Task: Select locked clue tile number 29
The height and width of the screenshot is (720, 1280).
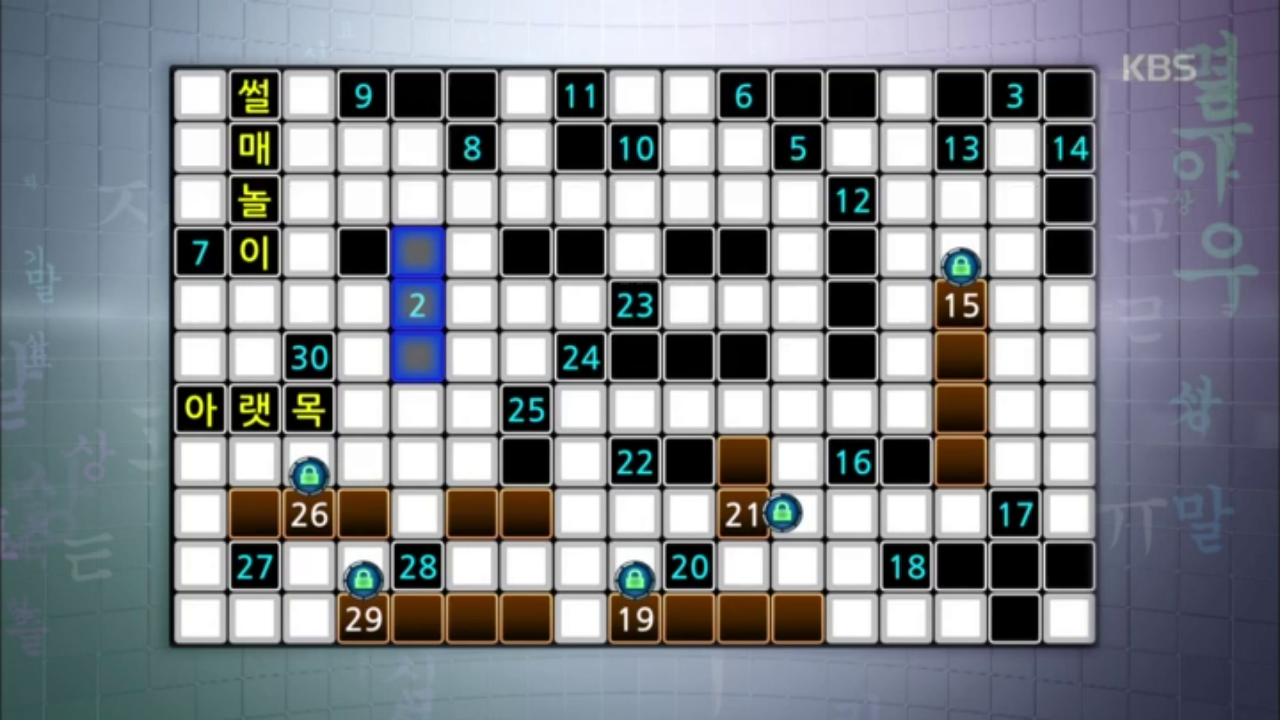Action: point(363,619)
